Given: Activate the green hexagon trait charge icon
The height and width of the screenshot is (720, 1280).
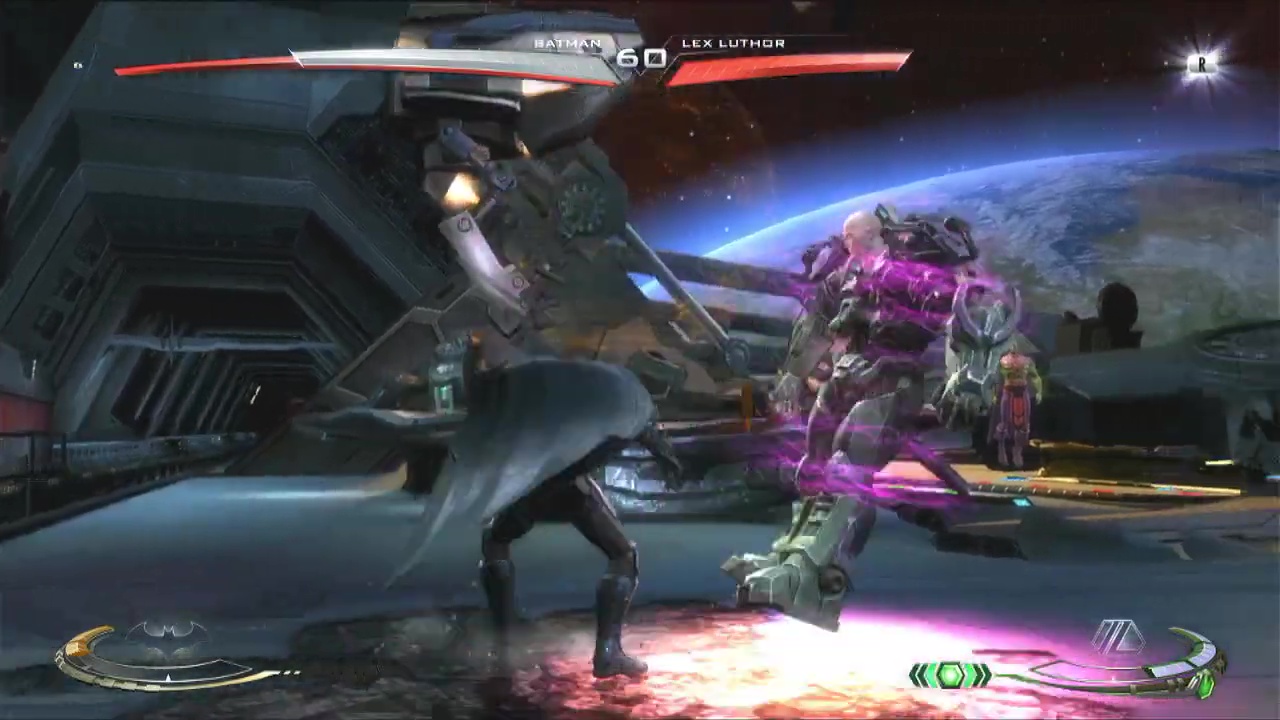Looking at the screenshot, I should (950, 676).
